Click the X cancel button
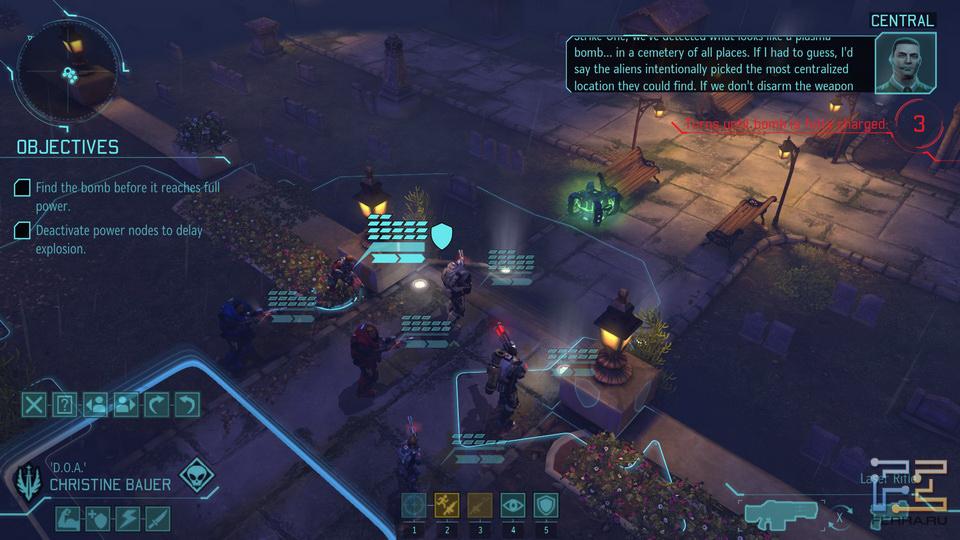 pos(35,405)
